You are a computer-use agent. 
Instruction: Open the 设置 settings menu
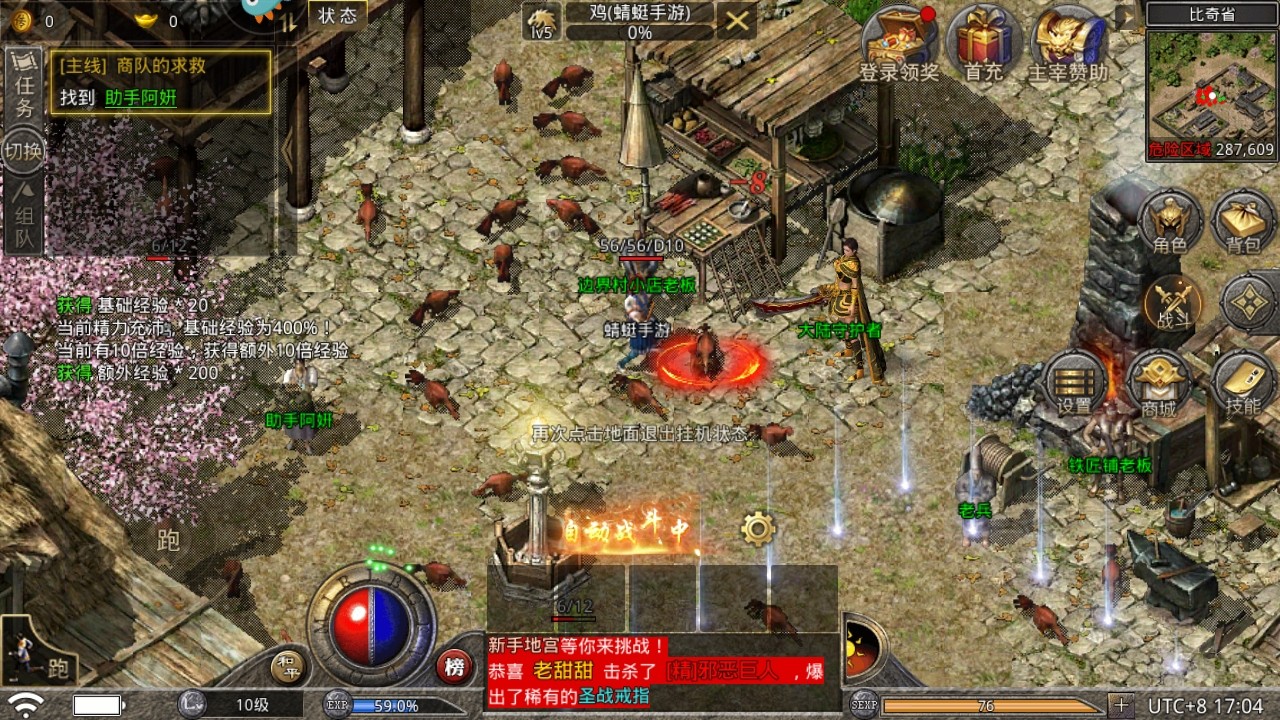[1075, 384]
